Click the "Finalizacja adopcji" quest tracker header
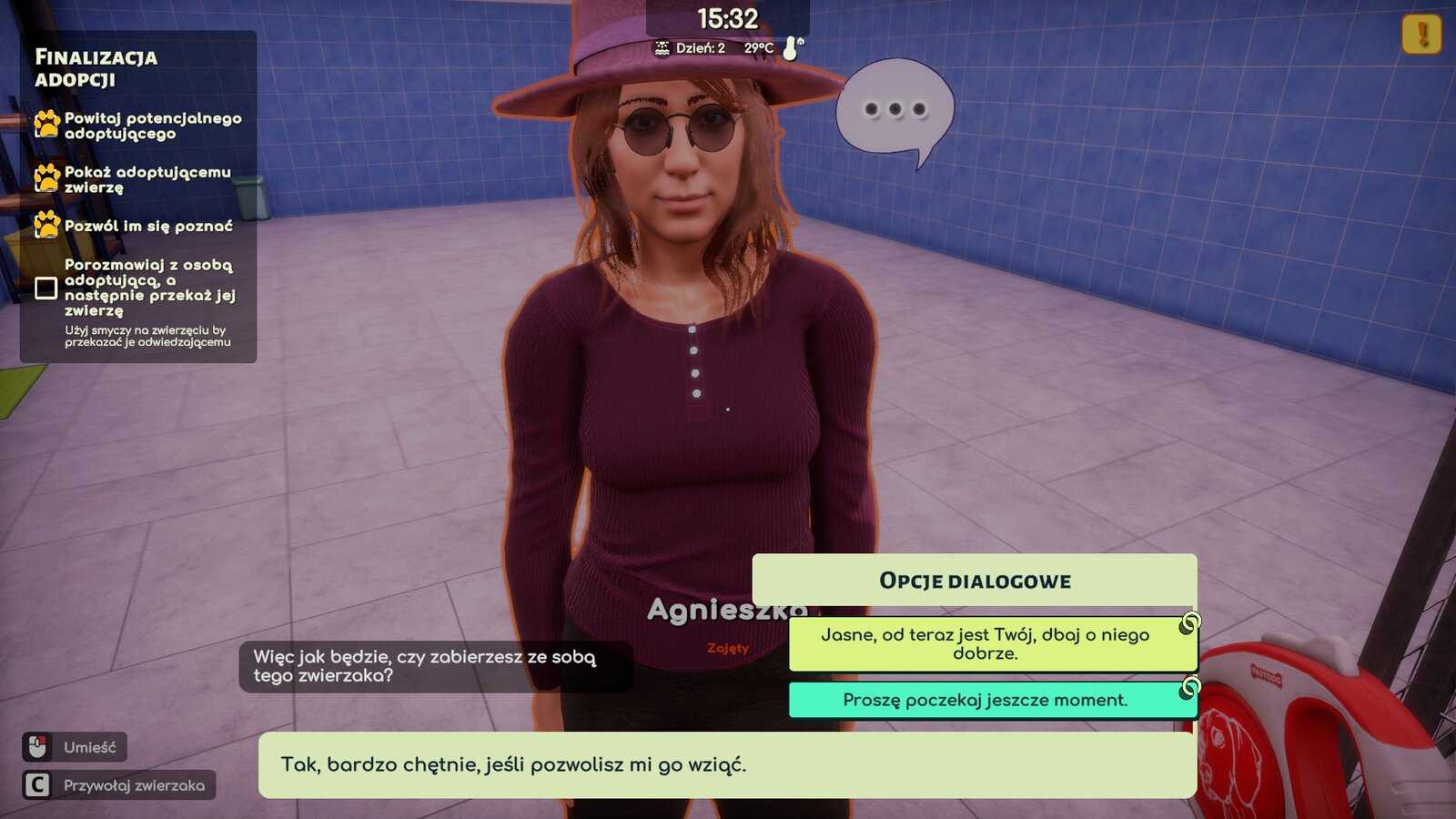Screen dimensions: 1456x819 click(96, 68)
